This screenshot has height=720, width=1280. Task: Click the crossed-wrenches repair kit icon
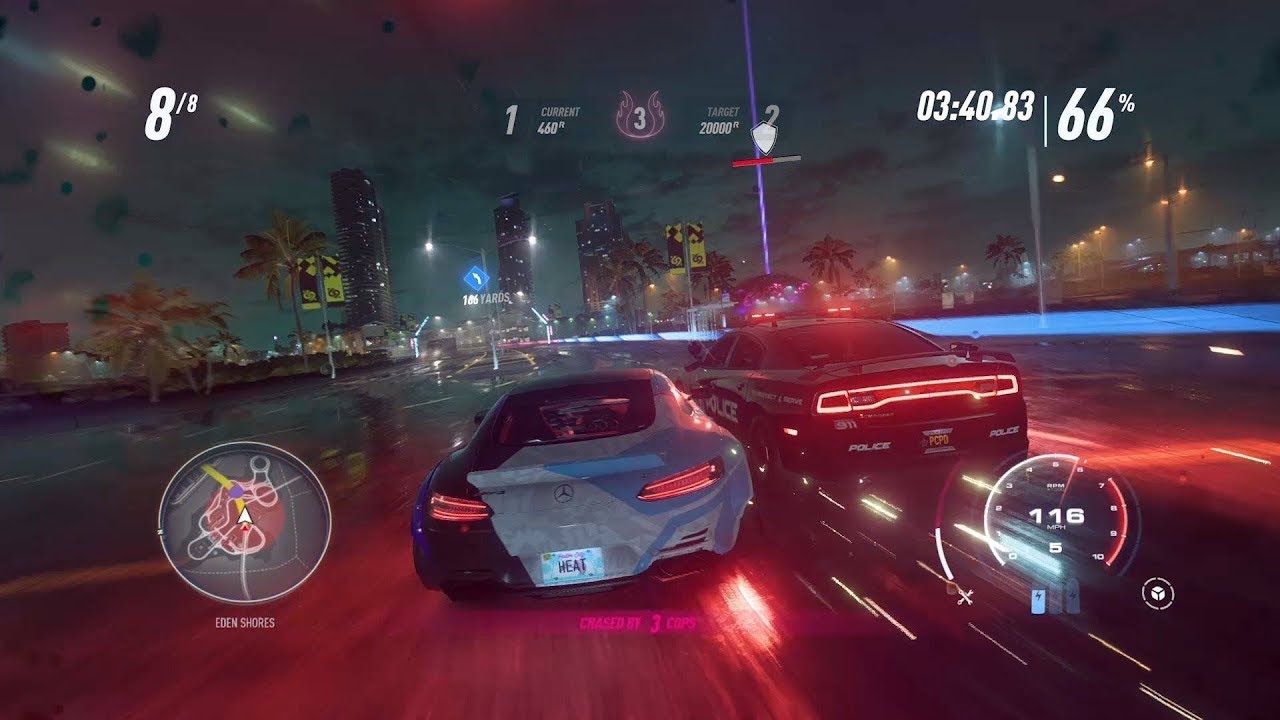click(965, 596)
